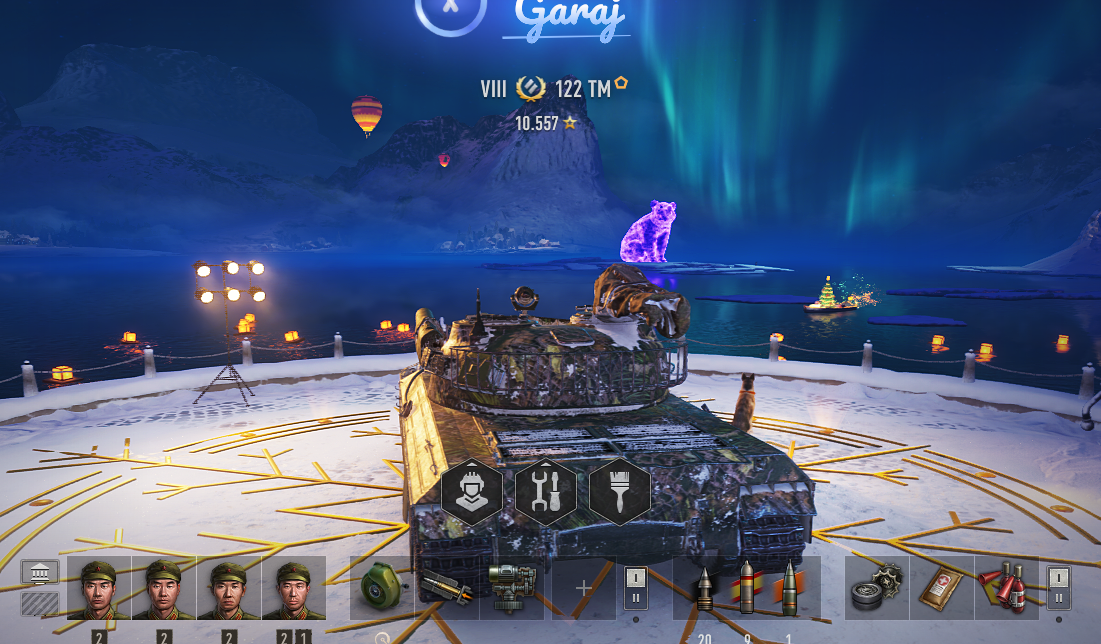Add equipment to the empty plus slot
Viewport: 1101px width, 644px height.
click(583, 588)
